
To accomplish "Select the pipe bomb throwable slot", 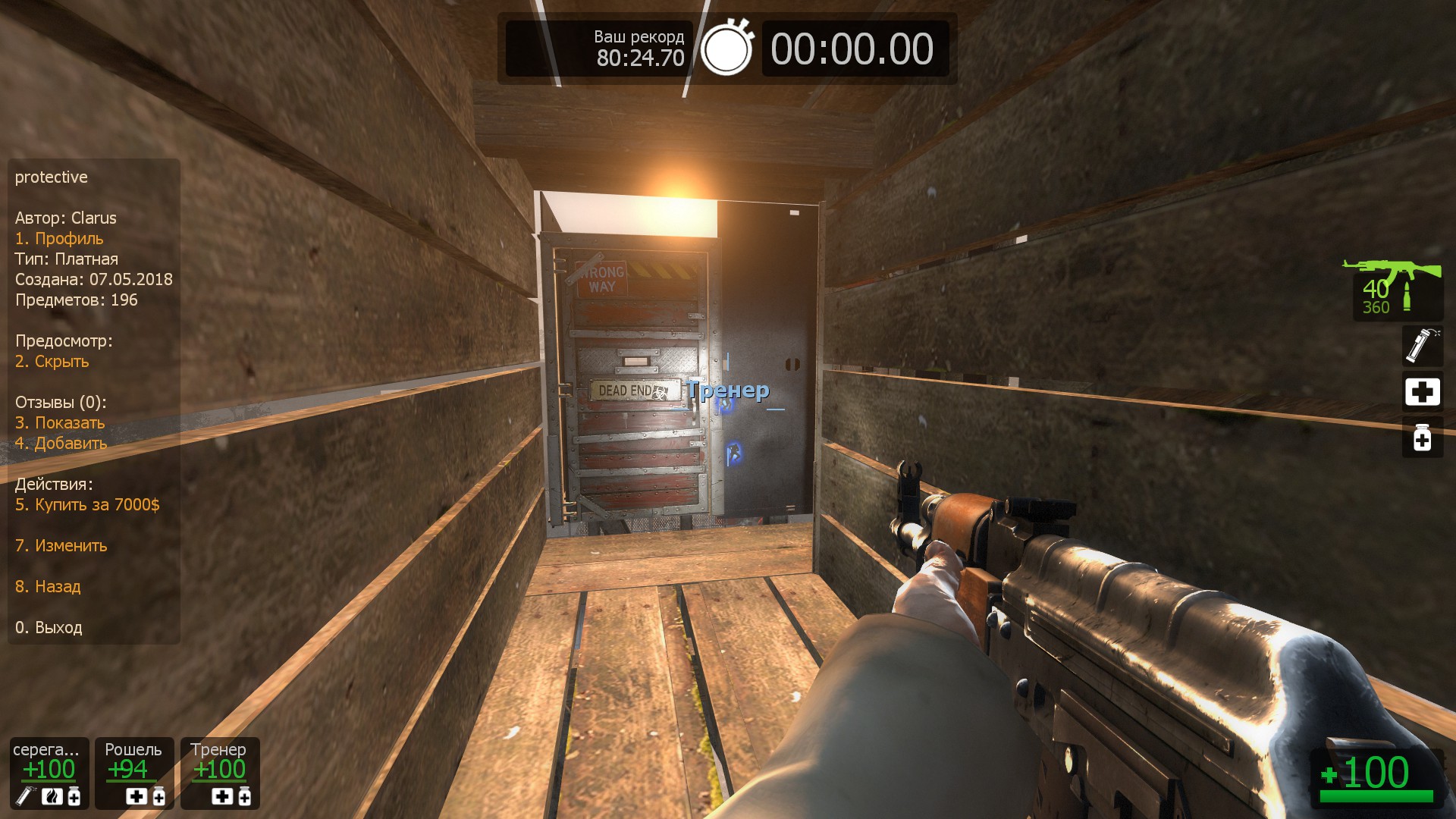I will tap(1422, 346).
